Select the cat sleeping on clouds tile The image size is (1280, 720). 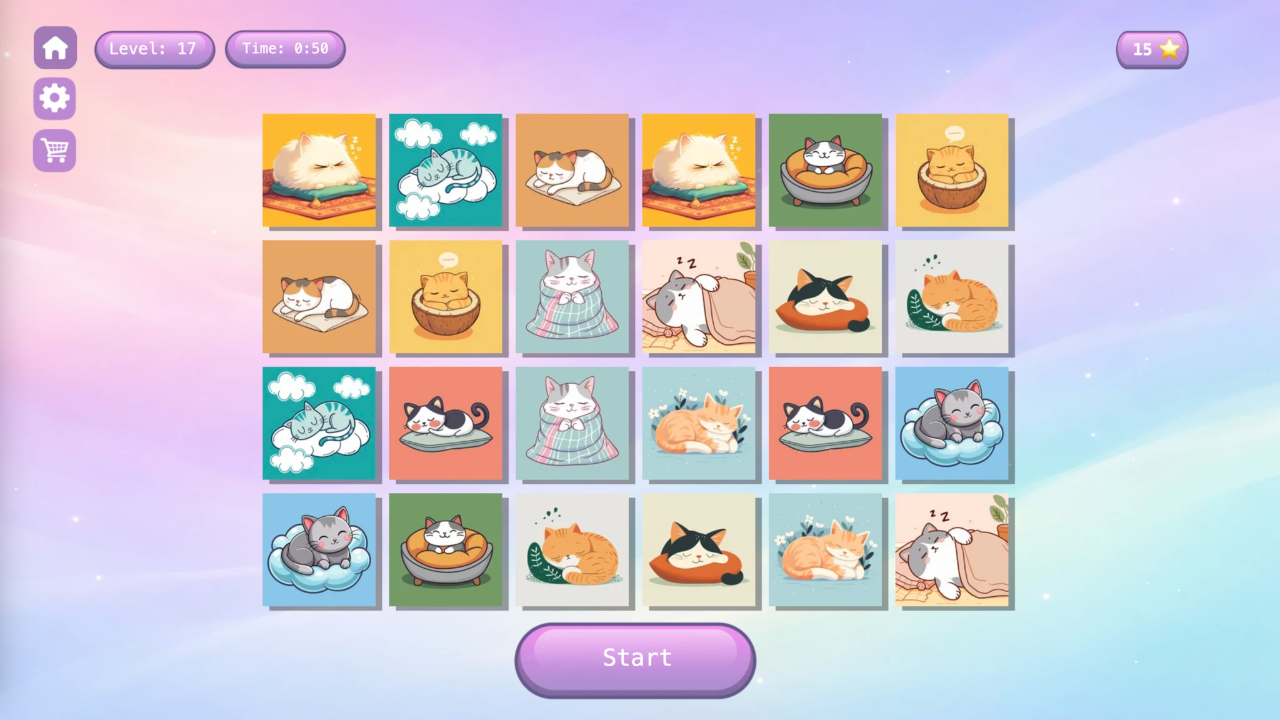[x=446, y=170]
